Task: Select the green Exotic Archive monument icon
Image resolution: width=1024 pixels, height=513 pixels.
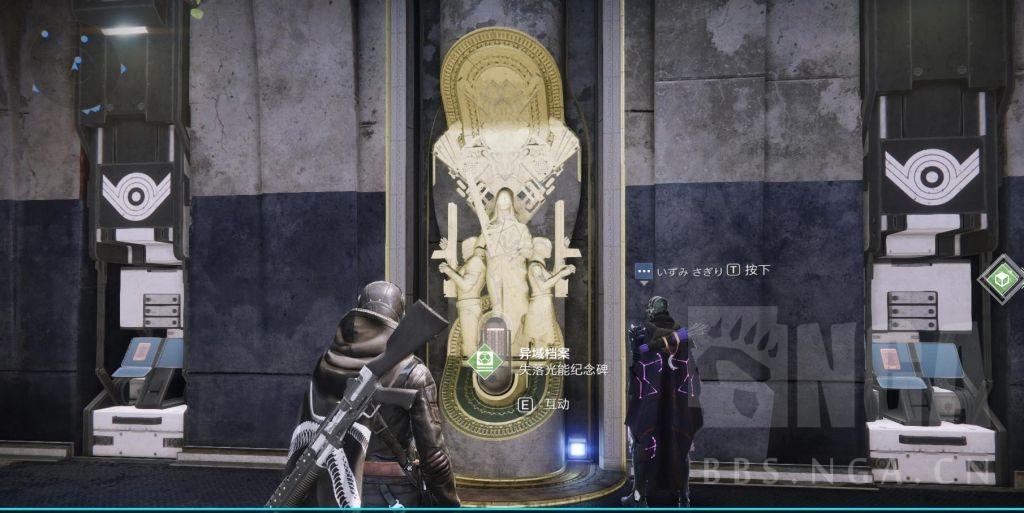Action: tap(487, 360)
